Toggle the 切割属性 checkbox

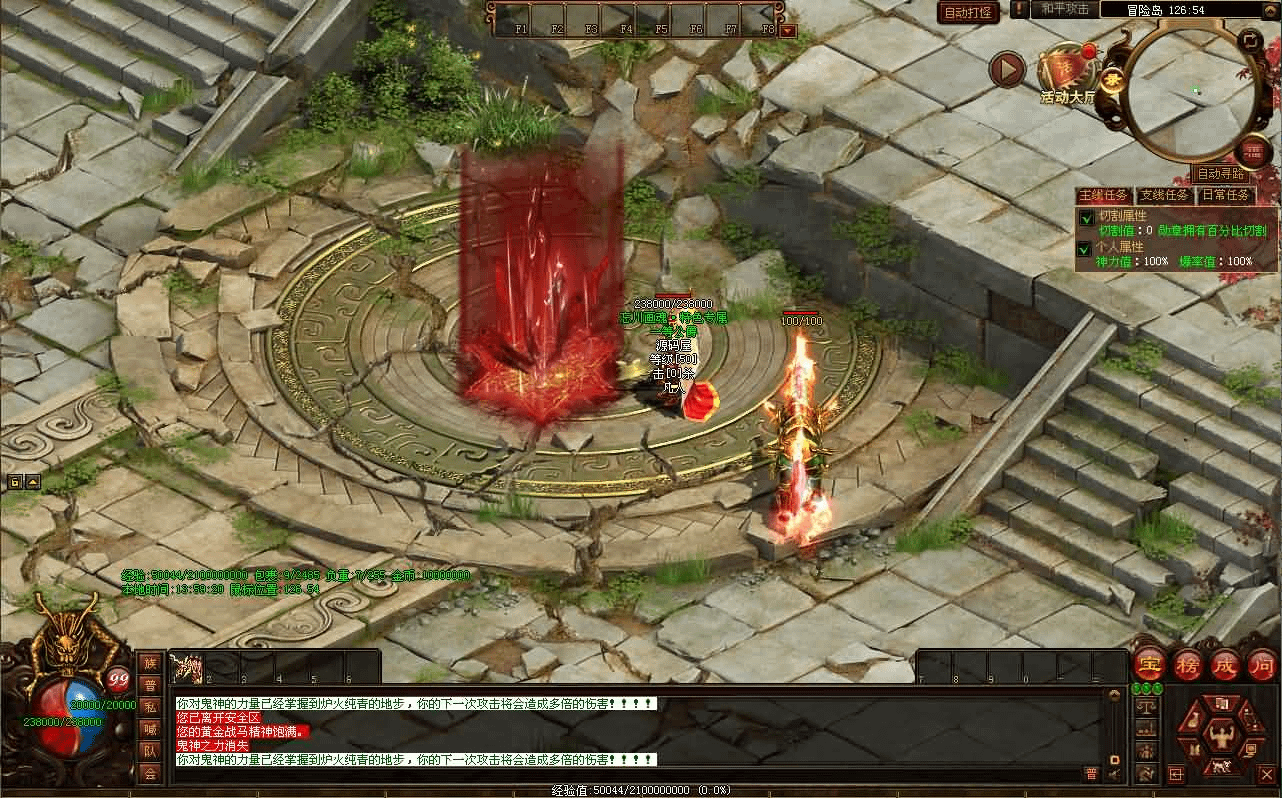tap(1086, 218)
